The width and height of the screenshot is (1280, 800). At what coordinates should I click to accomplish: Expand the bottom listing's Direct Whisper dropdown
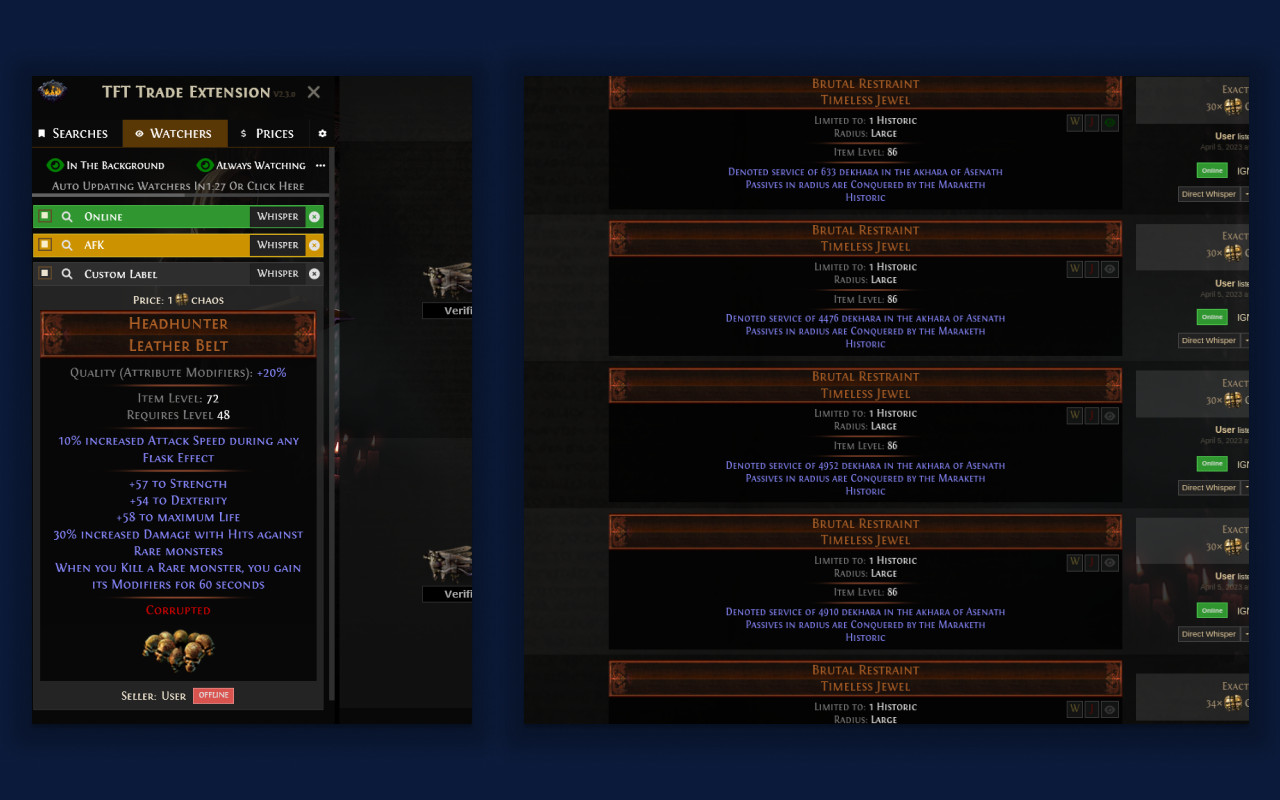click(1247, 633)
